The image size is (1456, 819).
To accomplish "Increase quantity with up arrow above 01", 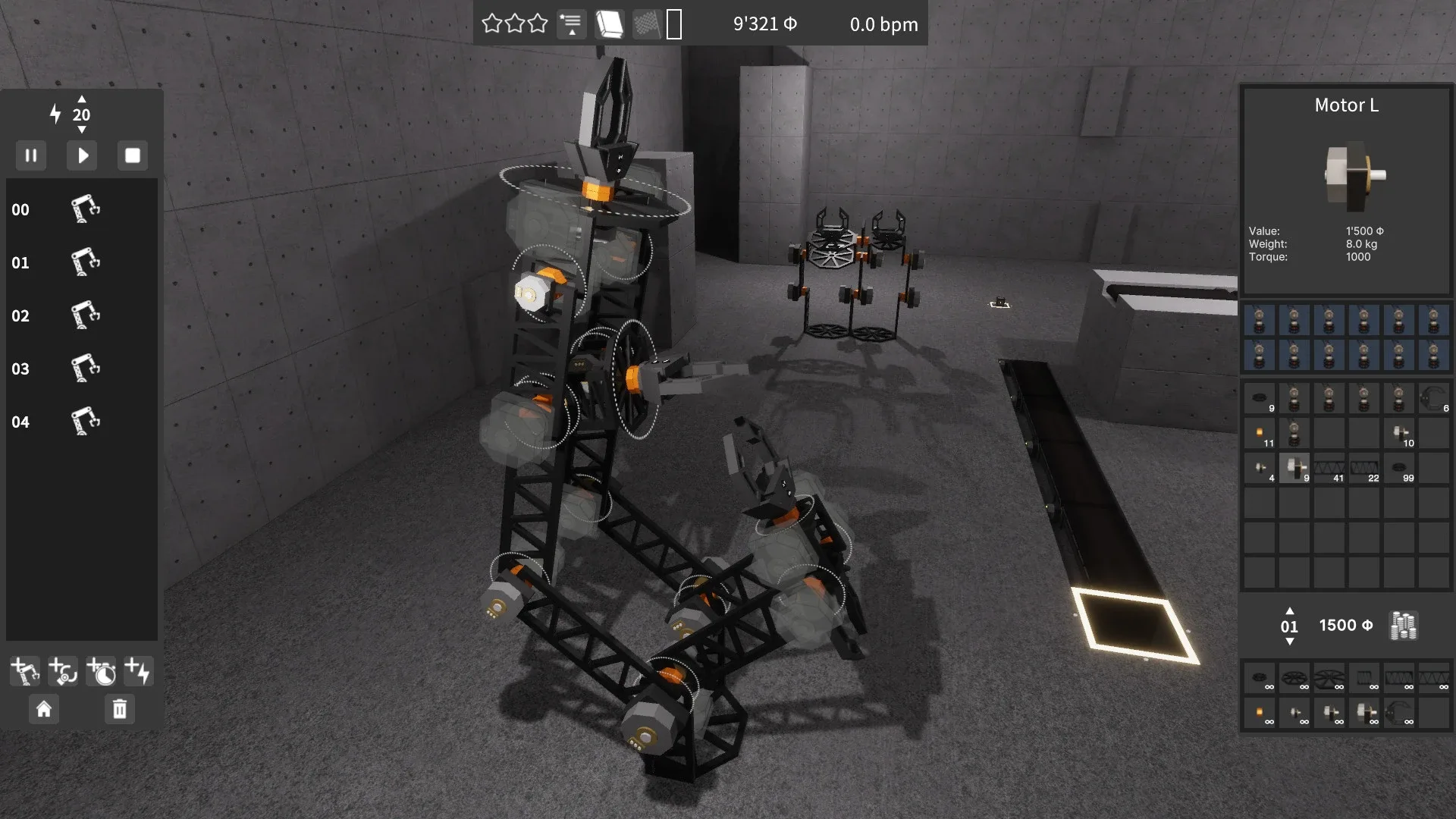I will 1289,610.
